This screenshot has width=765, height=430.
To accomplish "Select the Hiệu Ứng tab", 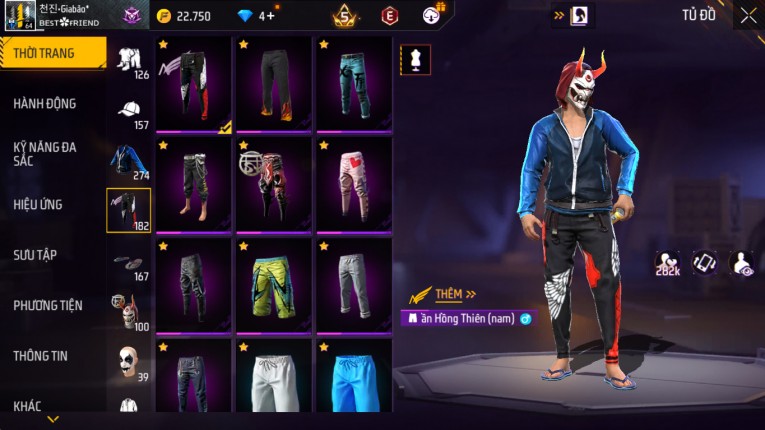I will coord(38,204).
